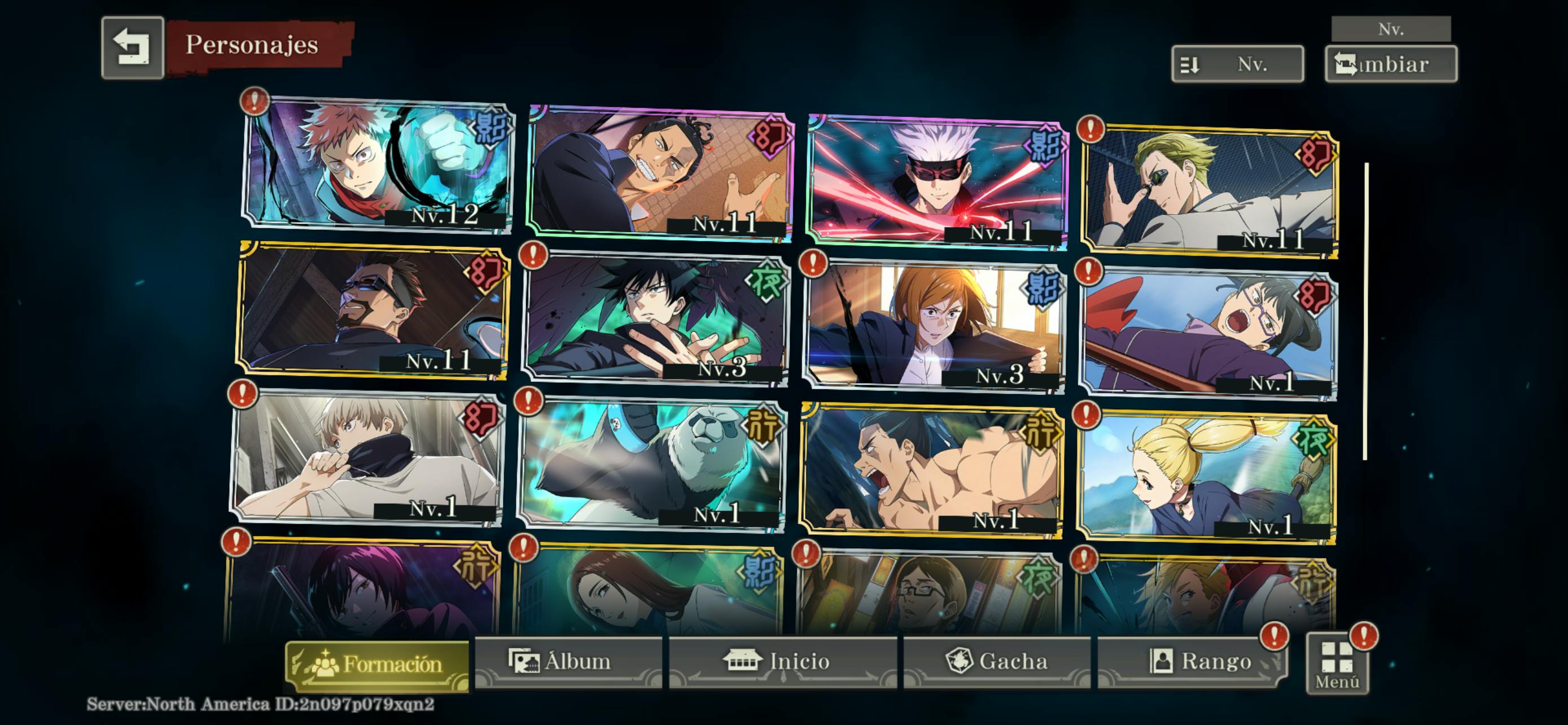Tap the Cambiar switch view button
The image size is (1568, 725).
pos(1390,64)
